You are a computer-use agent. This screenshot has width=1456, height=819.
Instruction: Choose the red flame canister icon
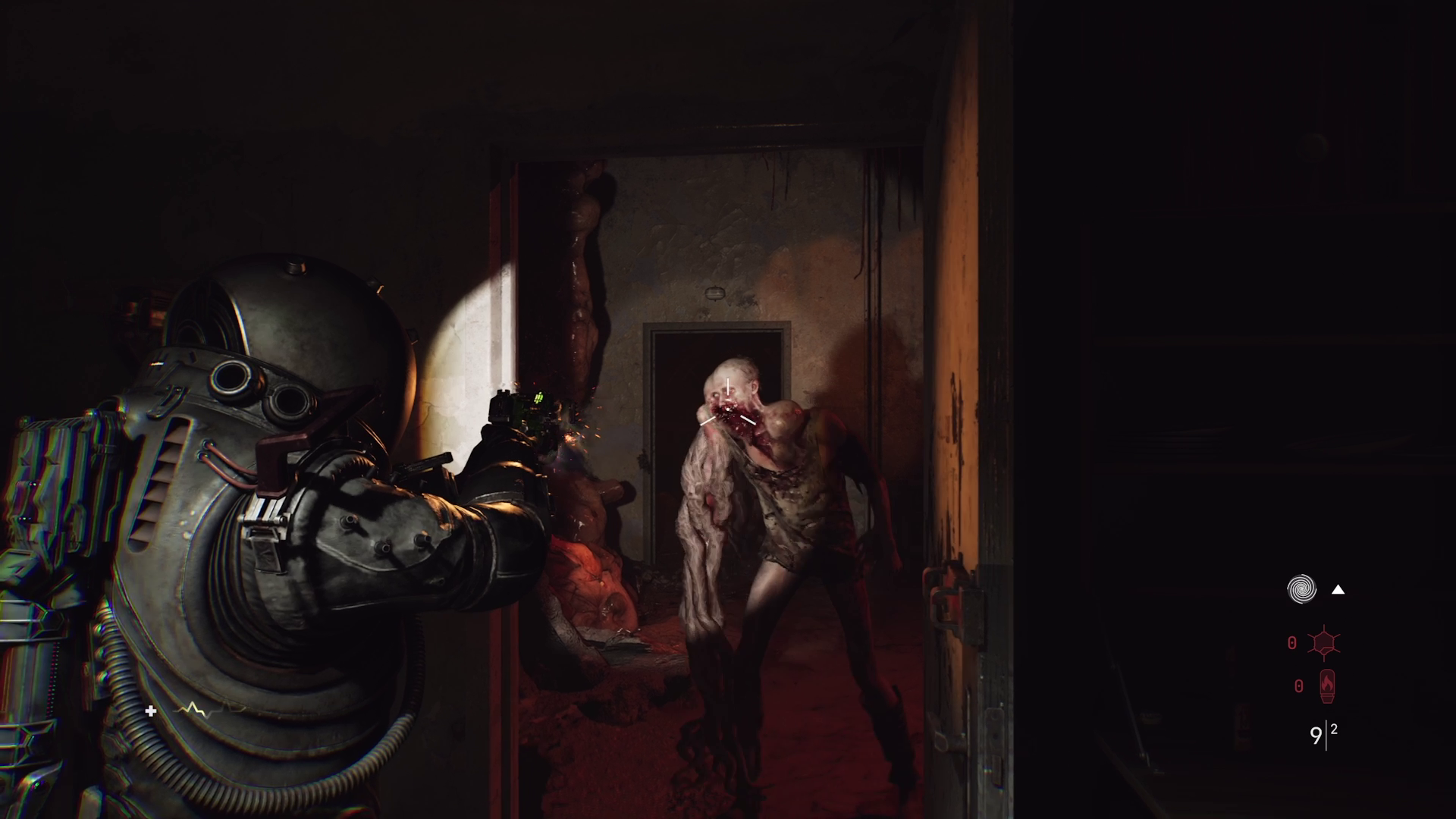pos(1326,686)
